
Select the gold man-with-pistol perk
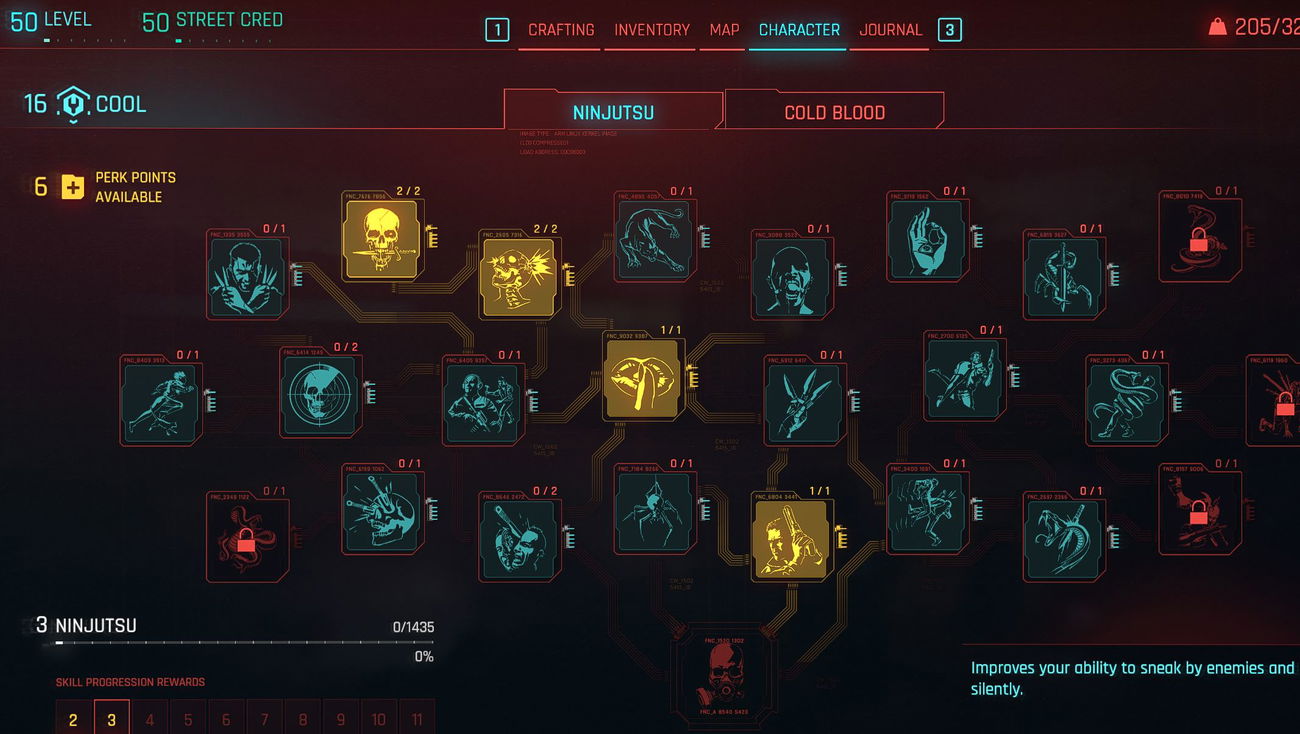[x=791, y=538]
